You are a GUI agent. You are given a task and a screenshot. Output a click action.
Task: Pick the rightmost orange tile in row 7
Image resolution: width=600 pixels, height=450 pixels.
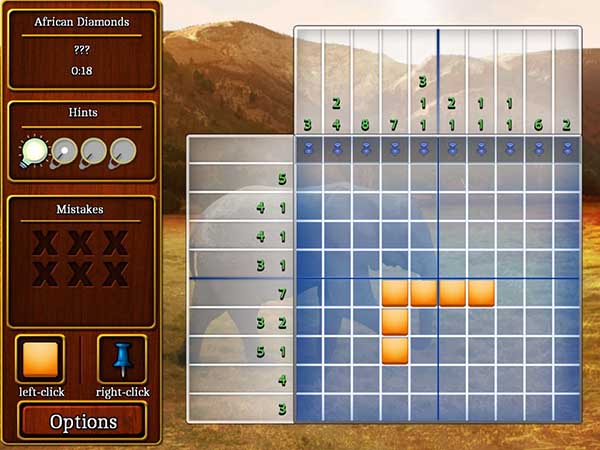pos(482,293)
